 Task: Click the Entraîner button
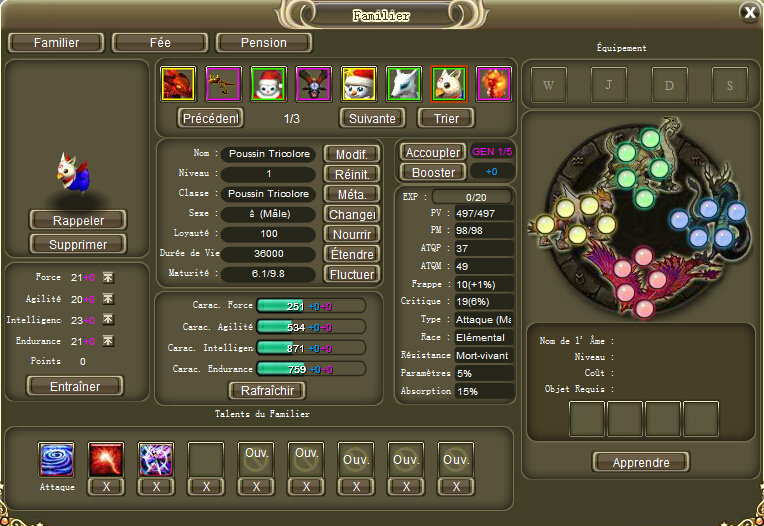76,386
